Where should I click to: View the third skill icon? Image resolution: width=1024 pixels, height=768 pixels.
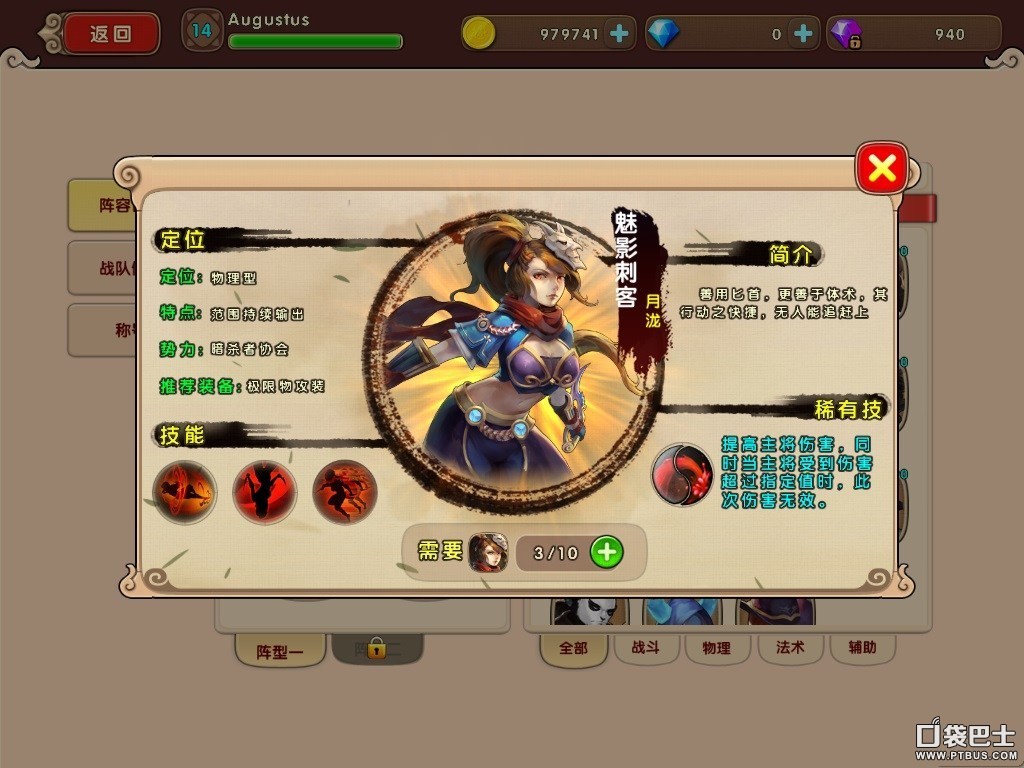(344, 492)
